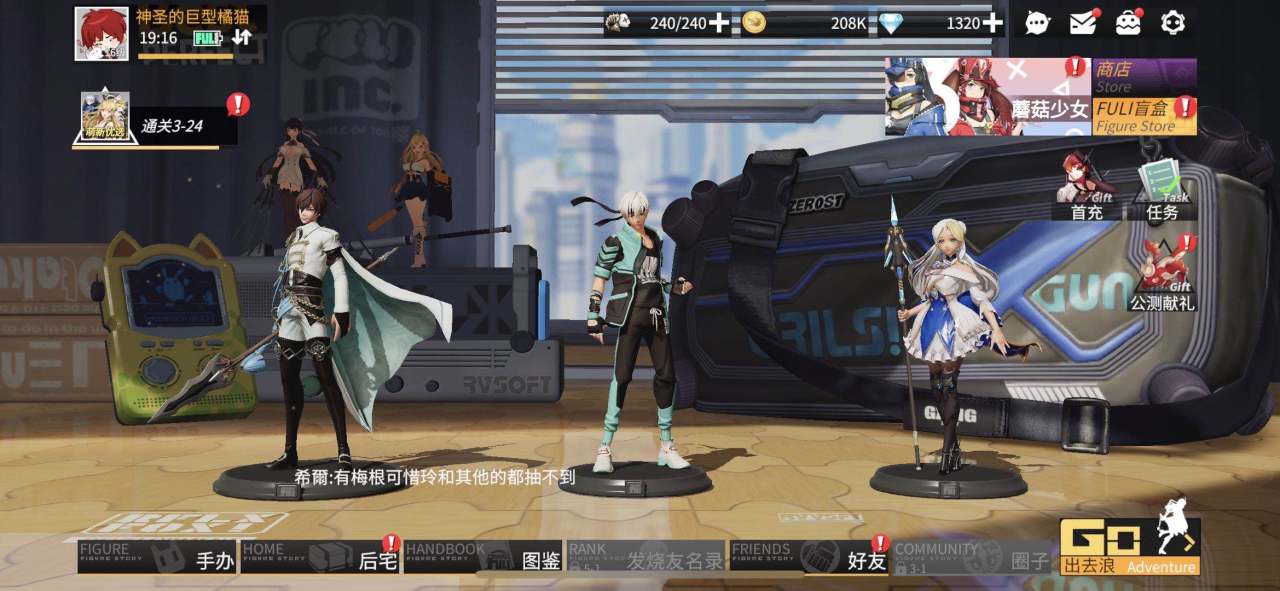This screenshot has height=591, width=1280.
Task: Open the 圈子 Community menu
Action: coord(972,557)
